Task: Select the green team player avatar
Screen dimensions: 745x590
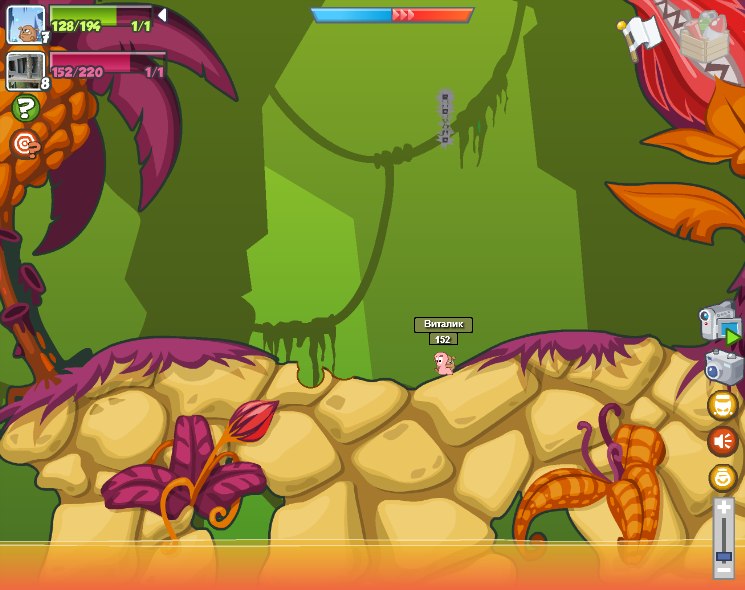Action: point(25,24)
